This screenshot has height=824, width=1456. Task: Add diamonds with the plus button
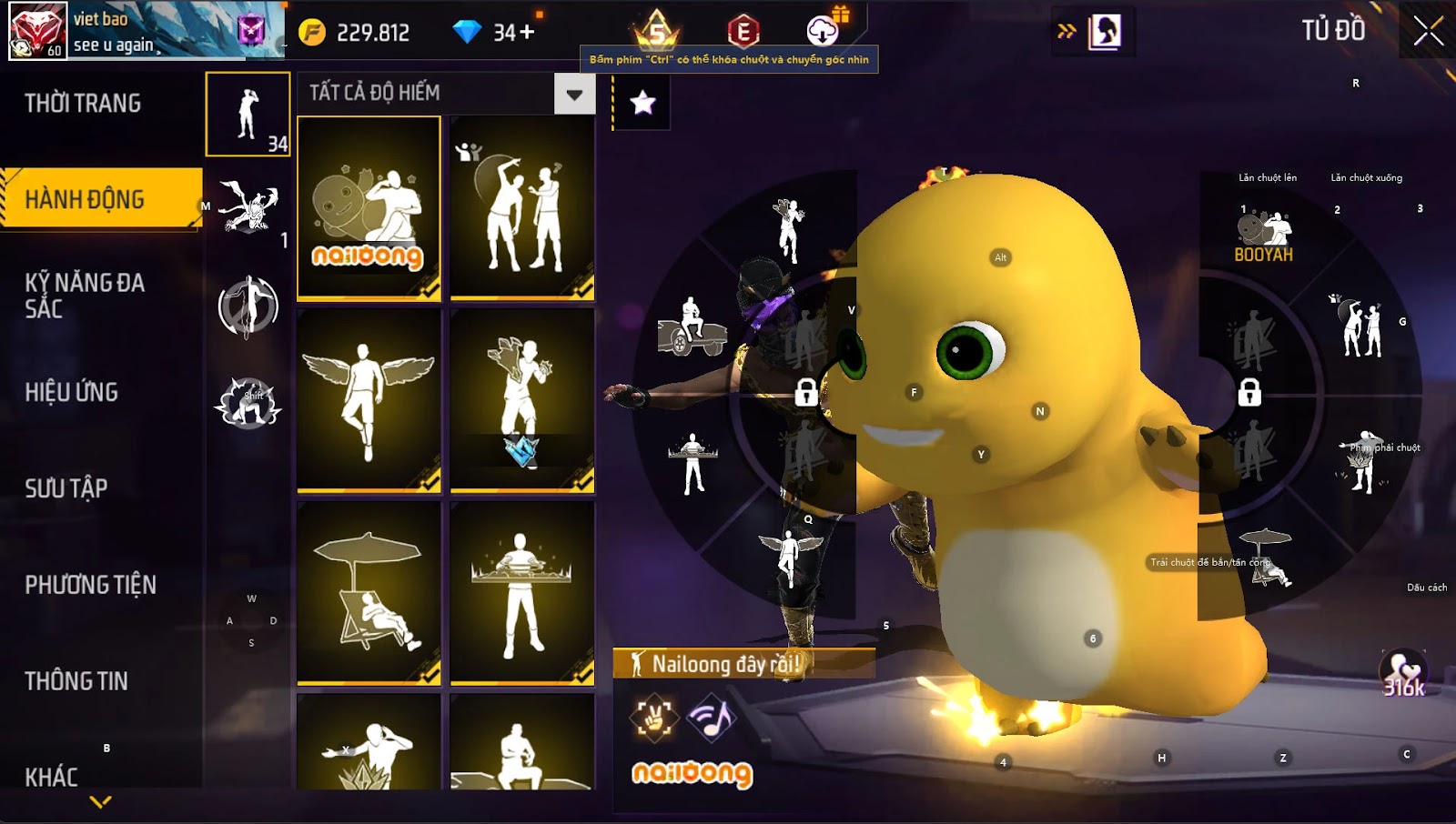pyautogui.click(x=528, y=33)
